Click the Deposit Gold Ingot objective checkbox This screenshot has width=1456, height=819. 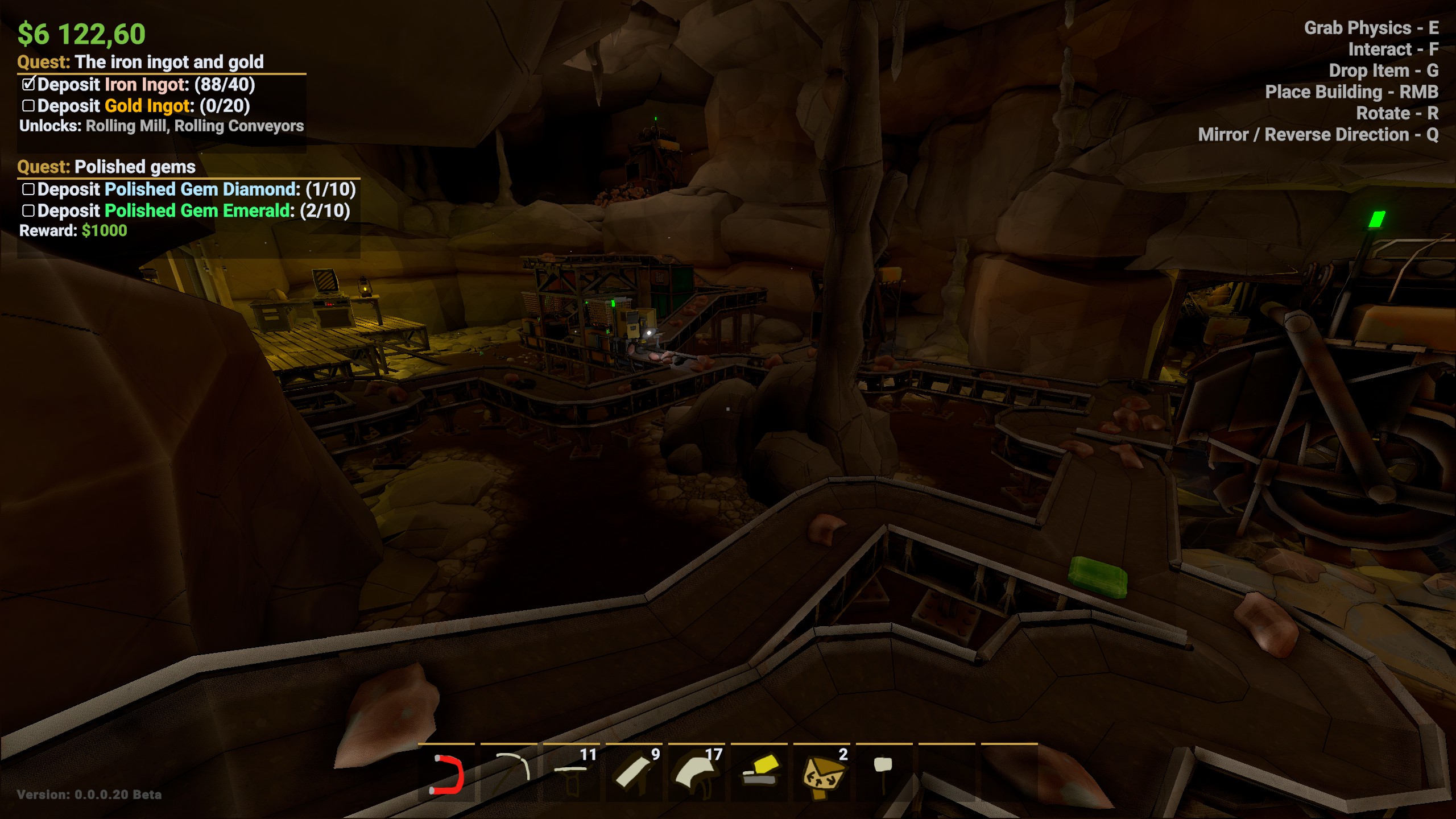pos(28,106)
